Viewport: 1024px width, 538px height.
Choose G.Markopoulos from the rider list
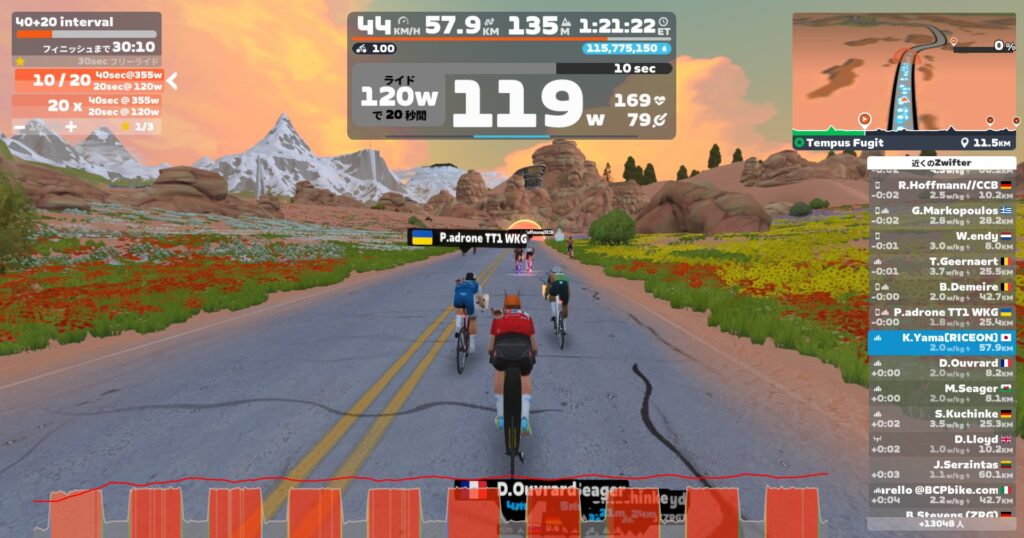(941, 215)
